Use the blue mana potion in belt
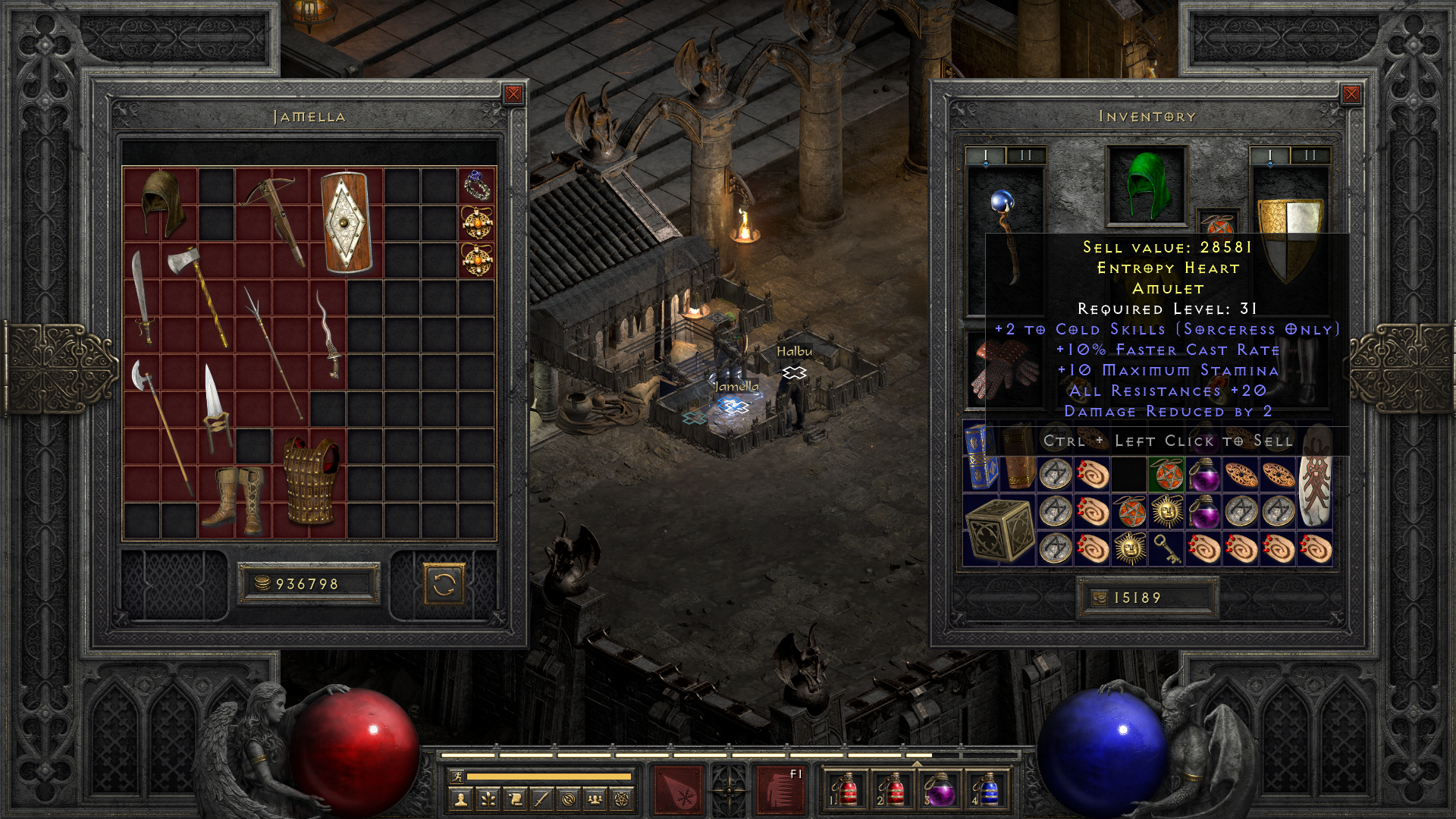 [987, 789]
